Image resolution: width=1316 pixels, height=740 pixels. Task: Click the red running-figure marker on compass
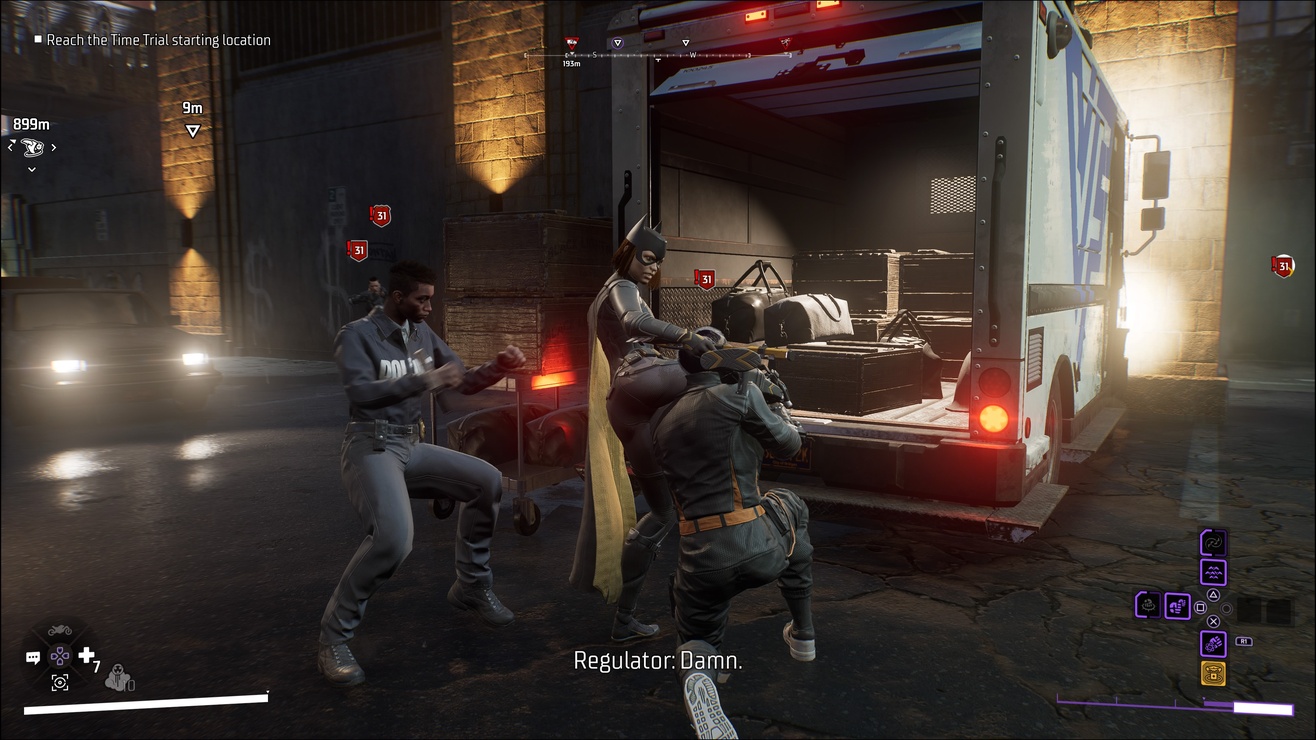(787, 43)
